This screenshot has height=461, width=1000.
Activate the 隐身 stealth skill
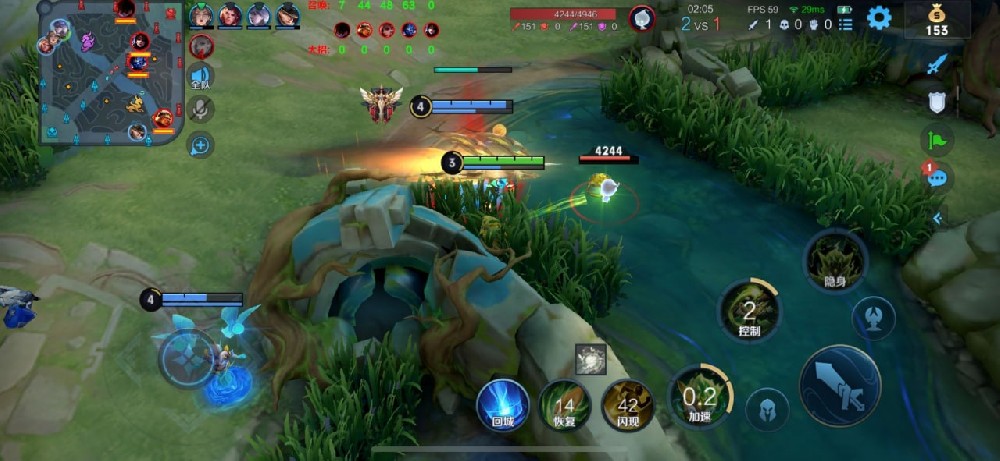tap(836, 260)
